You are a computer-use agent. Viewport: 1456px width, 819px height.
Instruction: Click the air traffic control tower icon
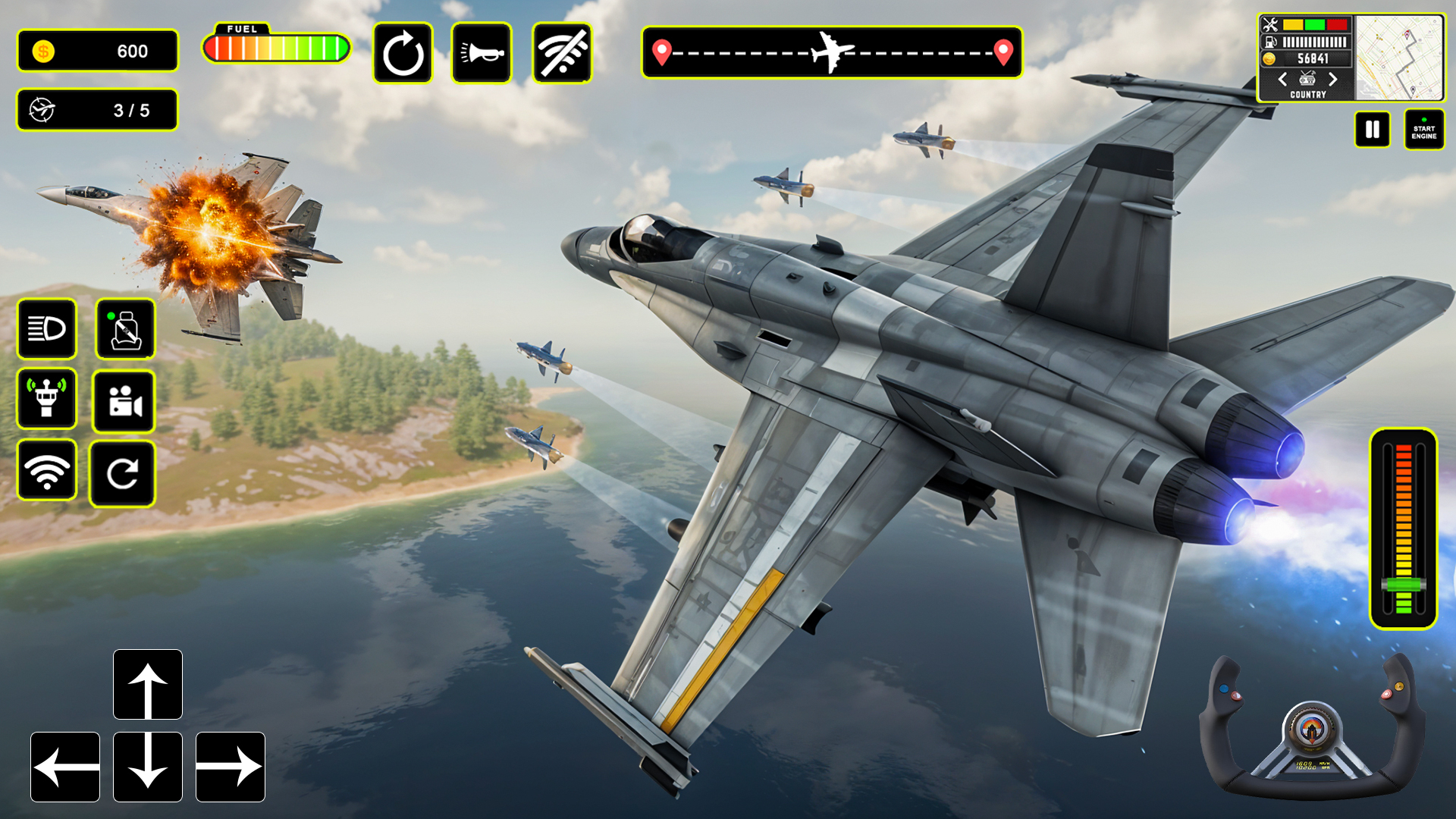(47, 401)
